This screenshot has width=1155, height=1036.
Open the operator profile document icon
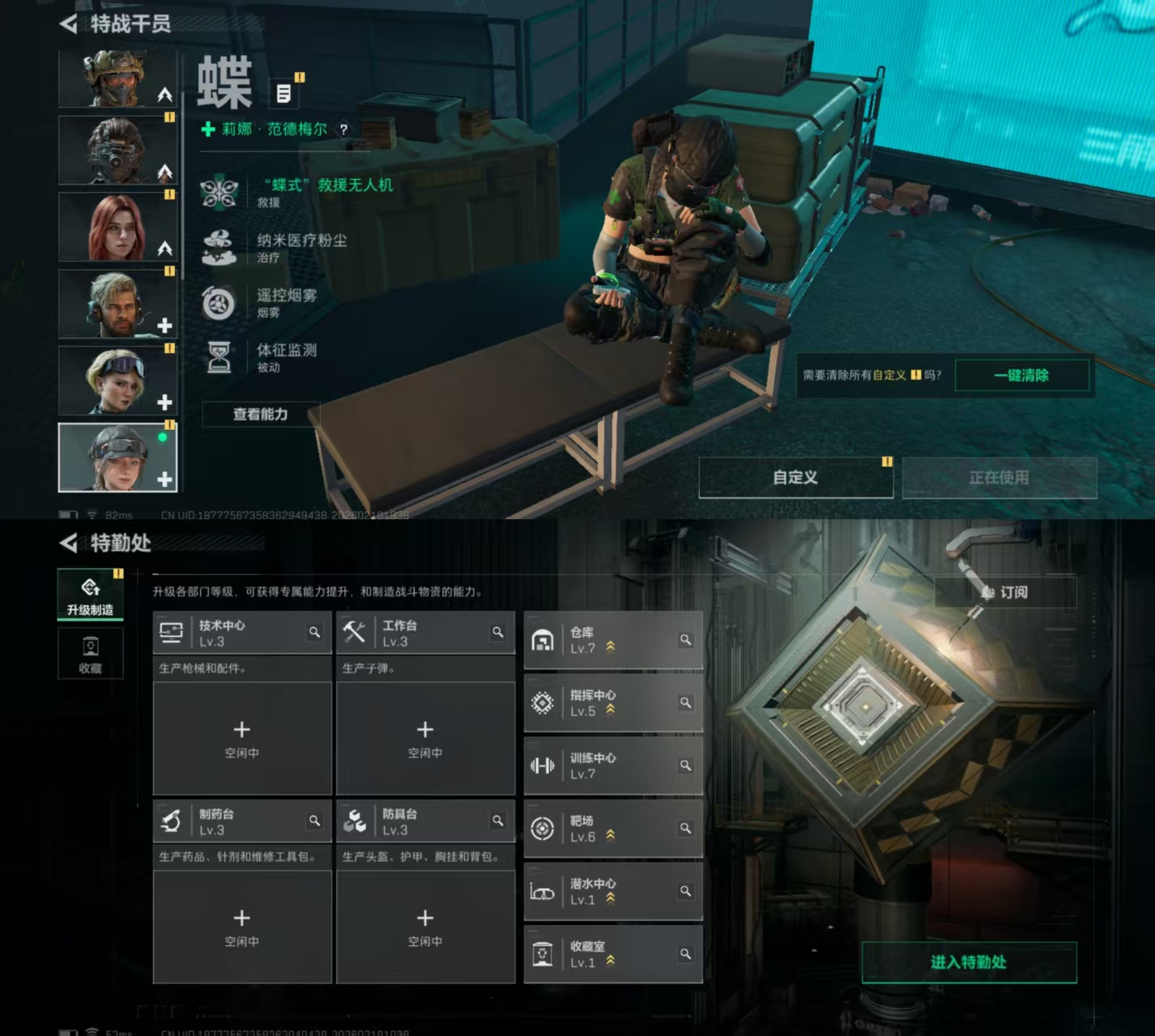pyautogui.click(x=283, y=94)
